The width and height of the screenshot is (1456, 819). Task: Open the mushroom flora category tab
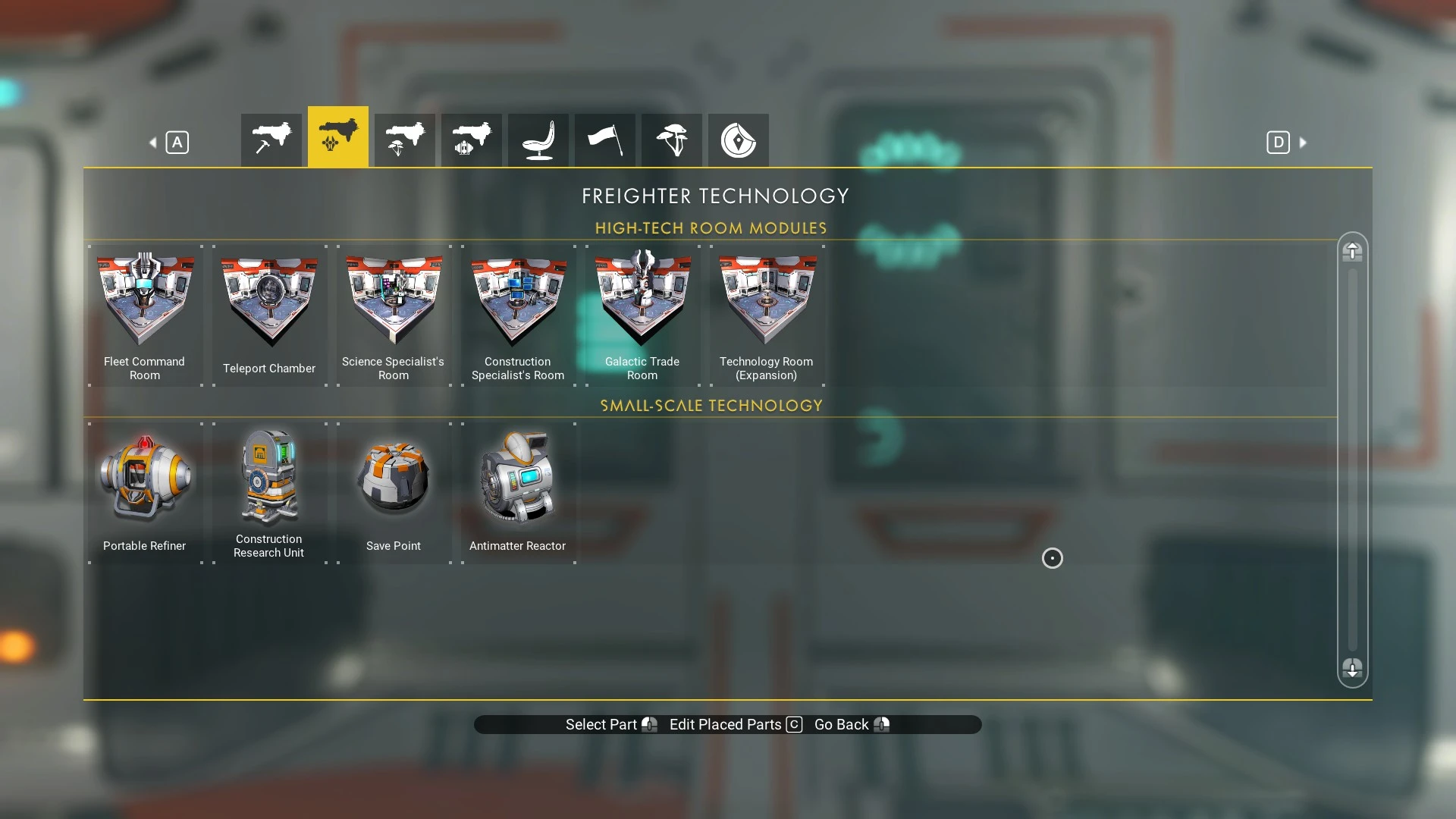(671, 140)
